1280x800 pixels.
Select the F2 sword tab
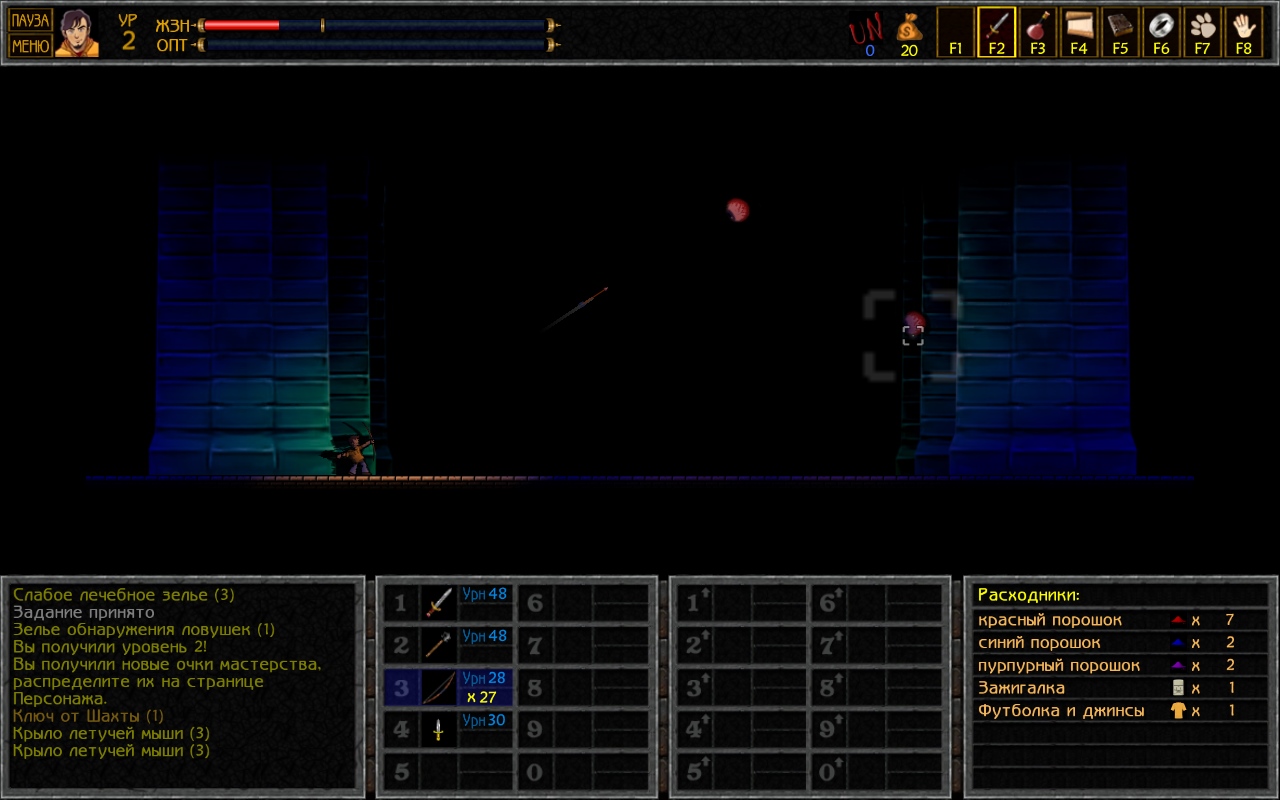[996, 32]
